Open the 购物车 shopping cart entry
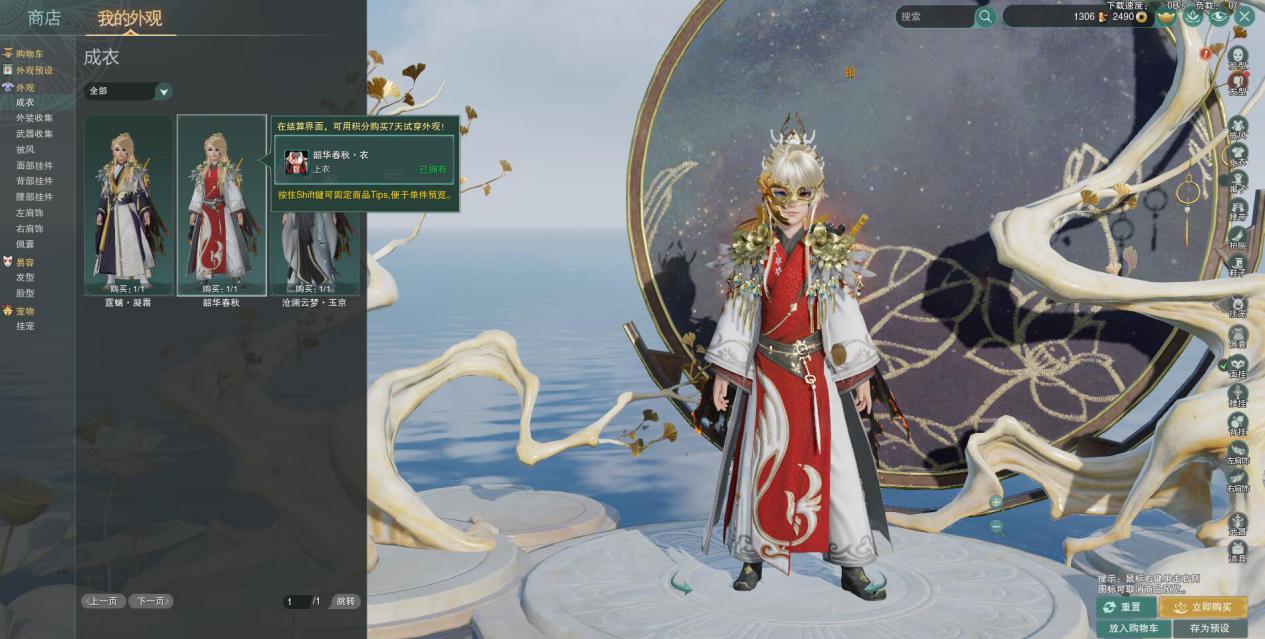The width and height of the screenshot is (1265, 639). pyautogui.click(x=29, y=54)
